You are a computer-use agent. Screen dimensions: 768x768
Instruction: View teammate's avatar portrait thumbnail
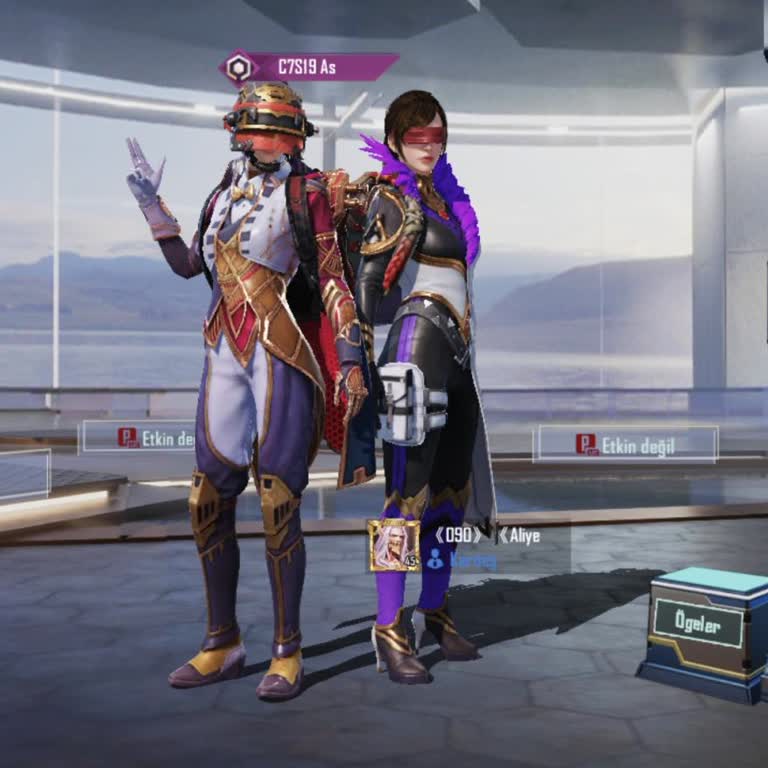393,546
